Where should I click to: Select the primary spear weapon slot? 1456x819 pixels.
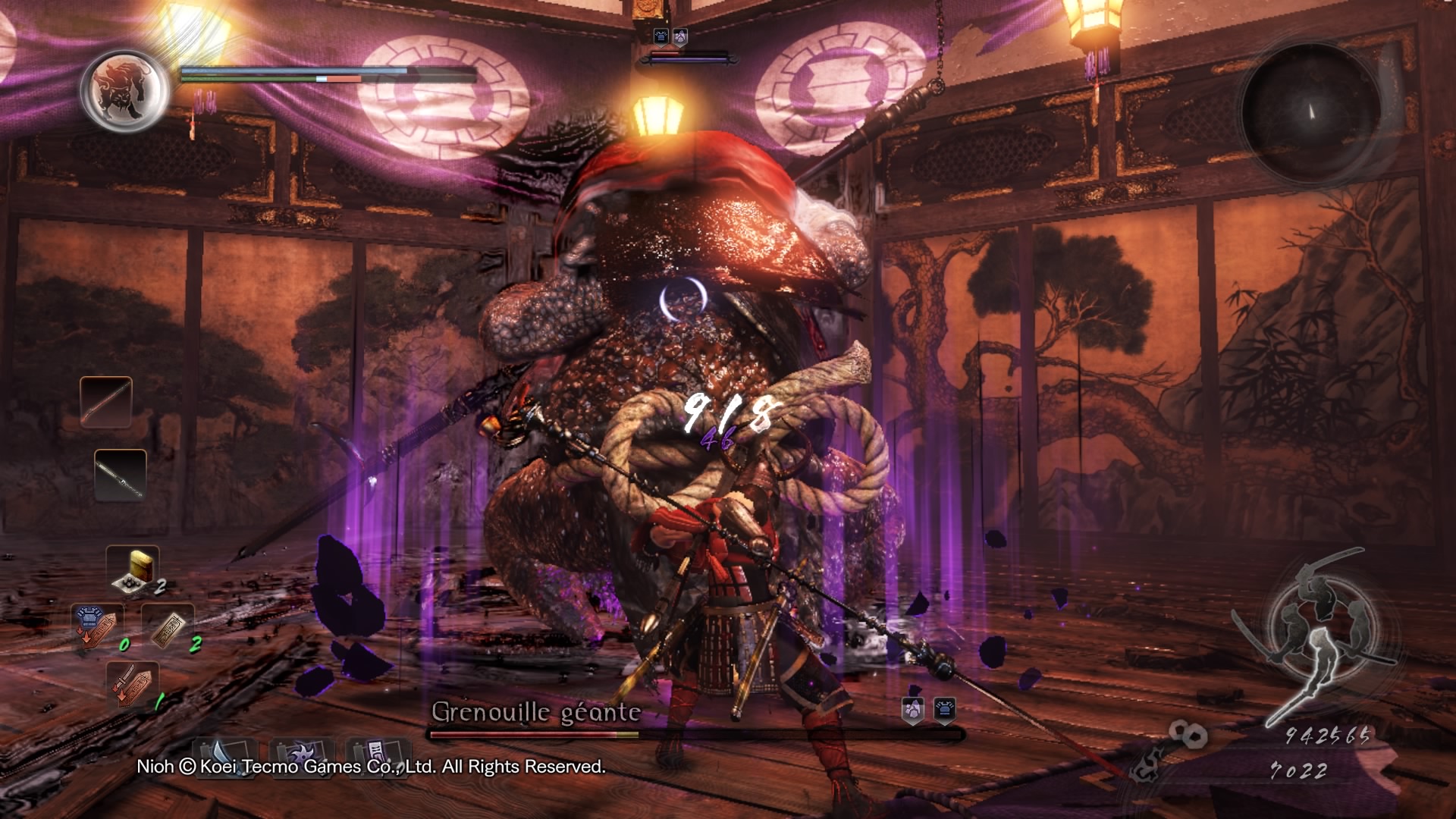pos(106,402)
